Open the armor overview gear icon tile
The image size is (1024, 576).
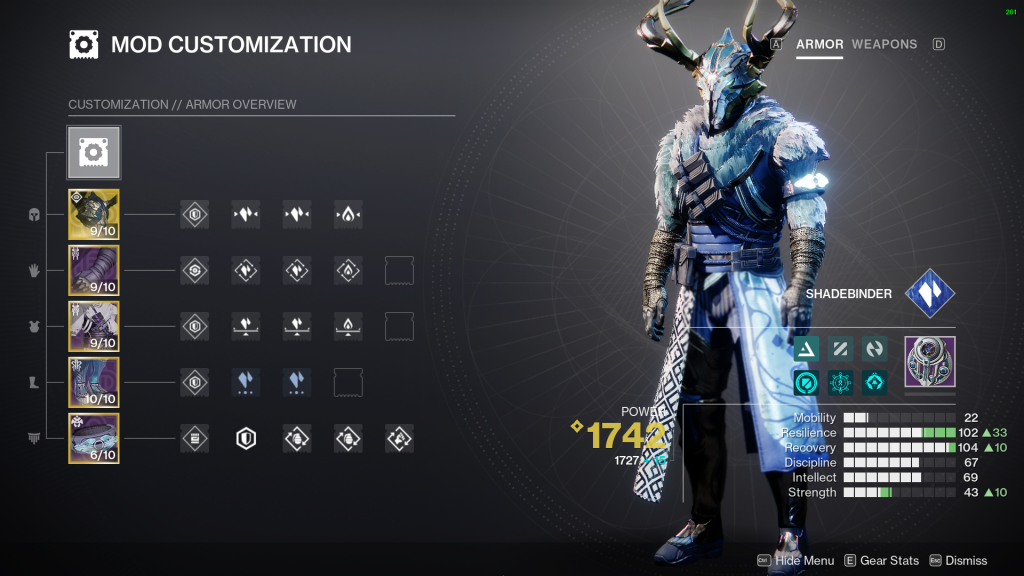94,152
